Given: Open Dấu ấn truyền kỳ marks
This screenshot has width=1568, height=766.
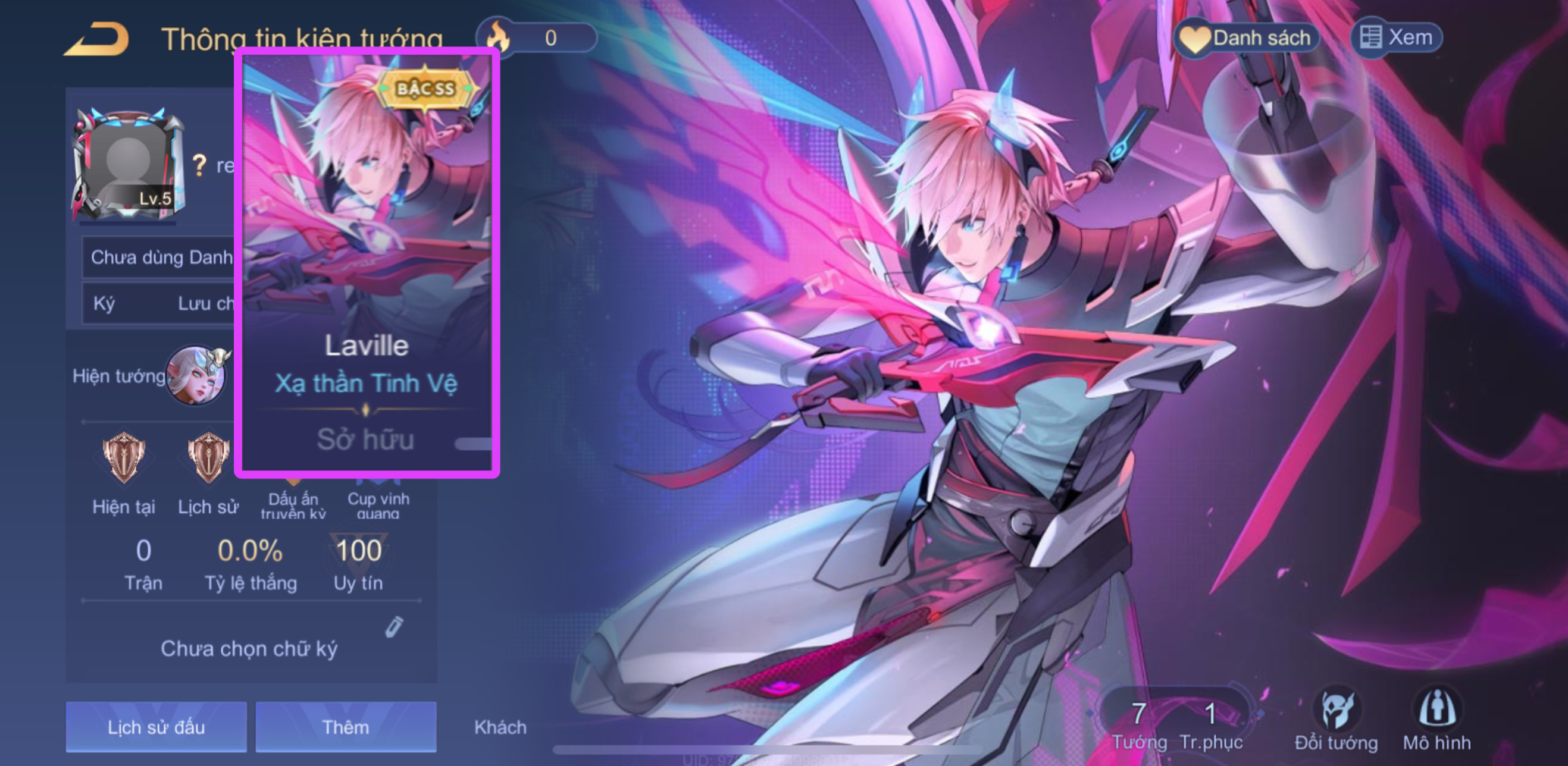Looking at the screenshot, I should 293,503.
